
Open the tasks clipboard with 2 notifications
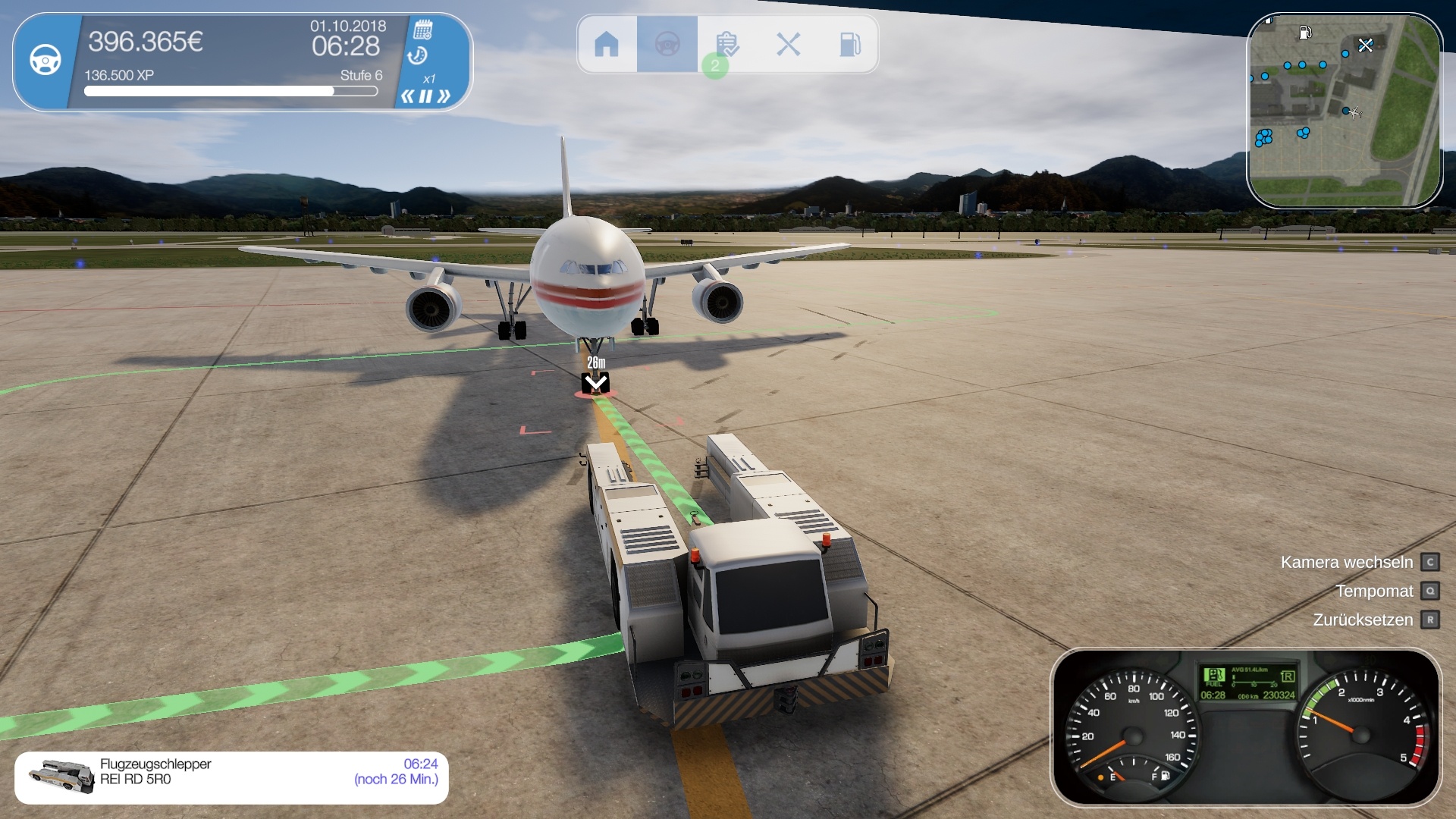tap(729, 45)
